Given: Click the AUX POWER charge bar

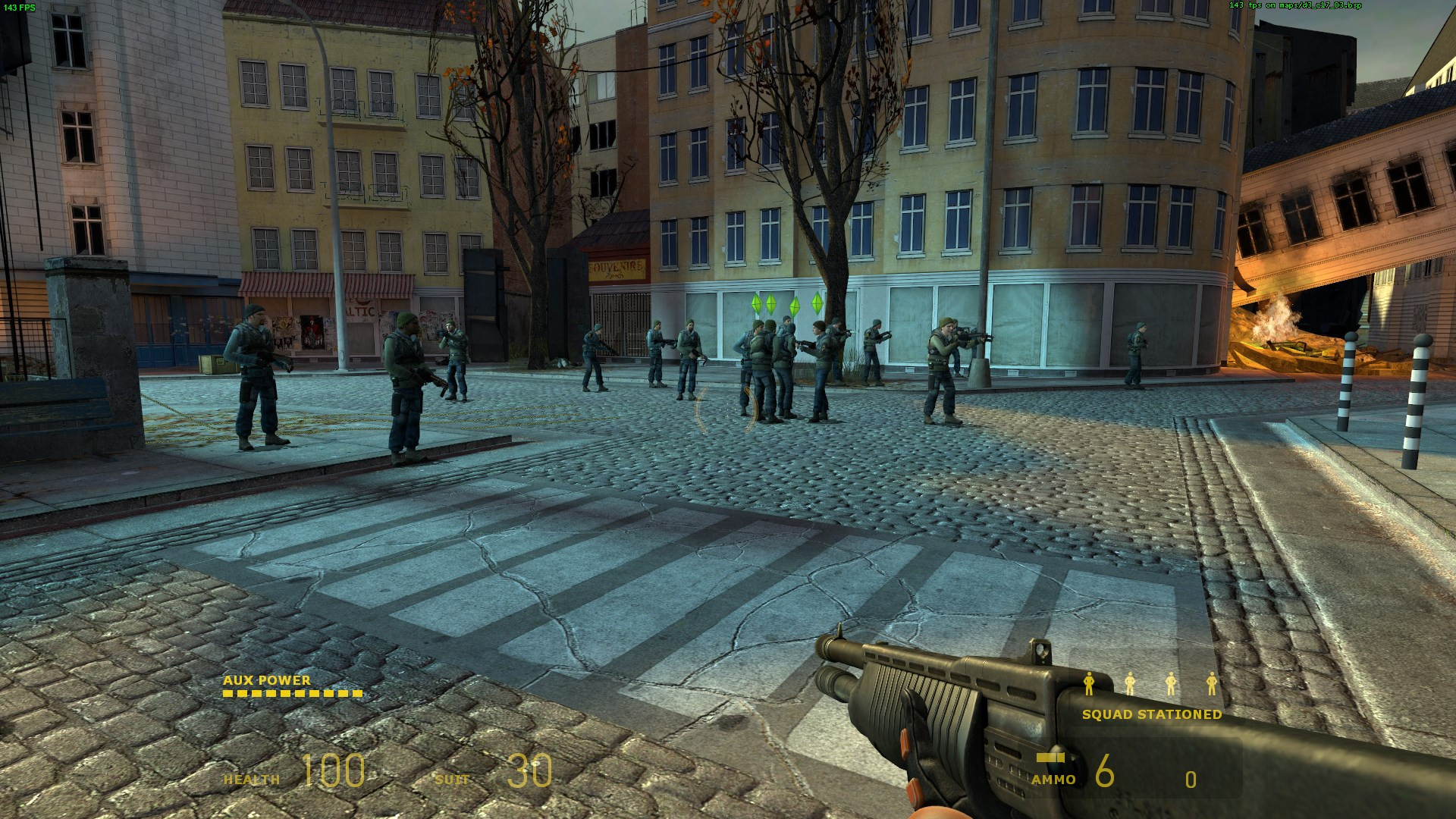Looking at the screenshot, I should (291, 695).
